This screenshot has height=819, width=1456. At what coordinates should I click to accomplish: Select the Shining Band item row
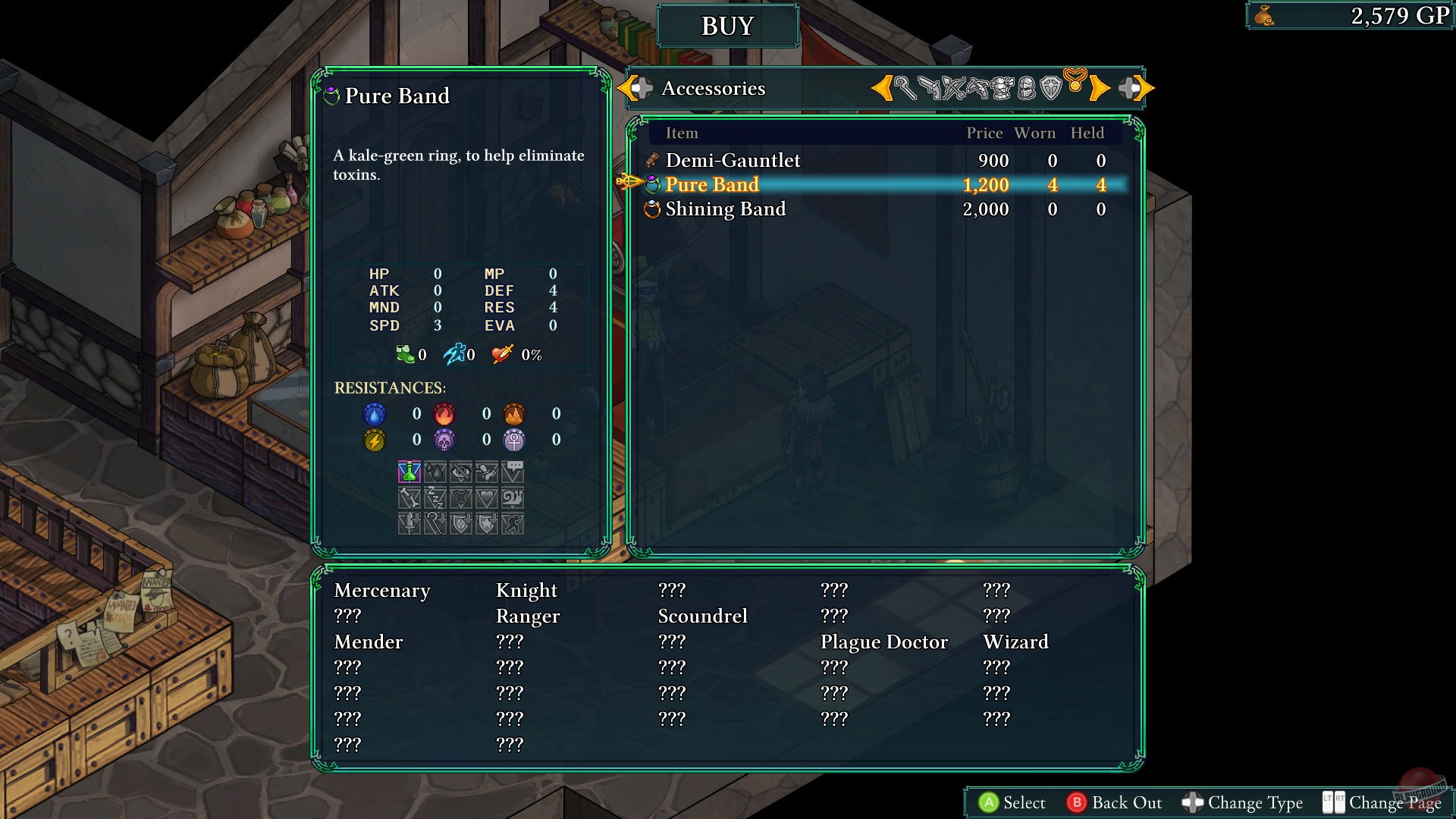(725, 209)
